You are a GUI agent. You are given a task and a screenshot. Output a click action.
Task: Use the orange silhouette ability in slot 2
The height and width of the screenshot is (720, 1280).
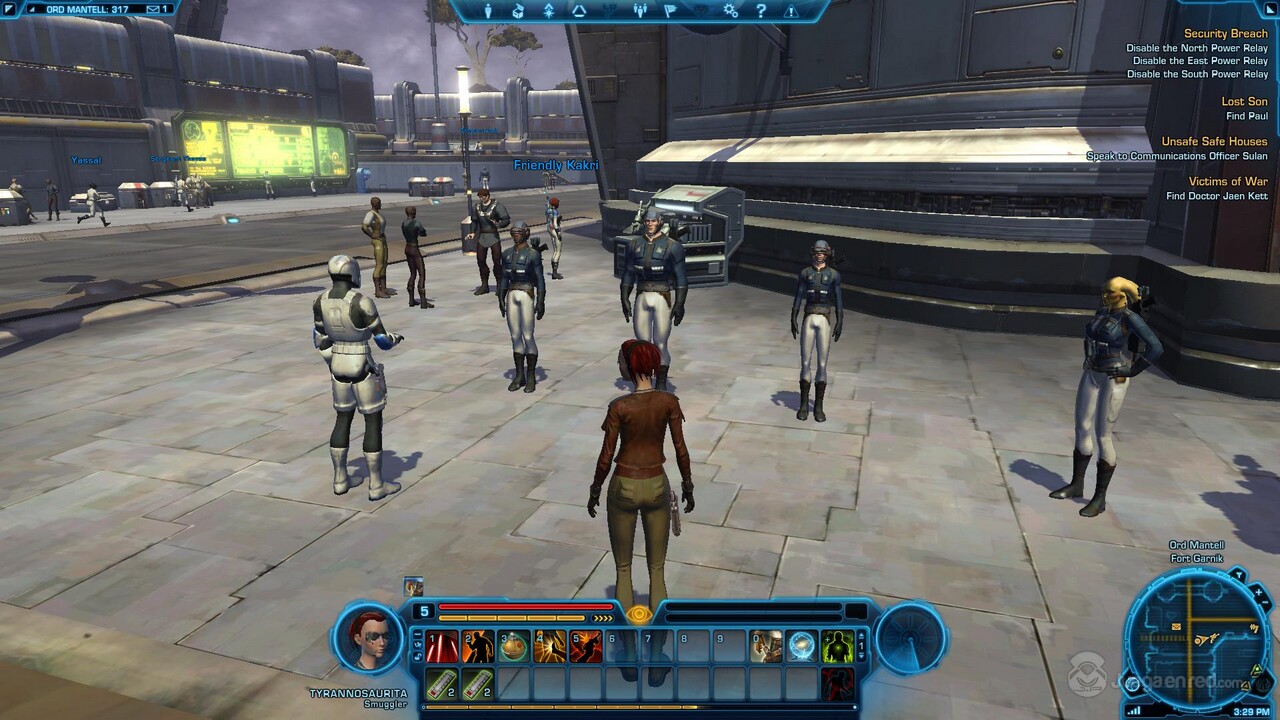point(478,646)
